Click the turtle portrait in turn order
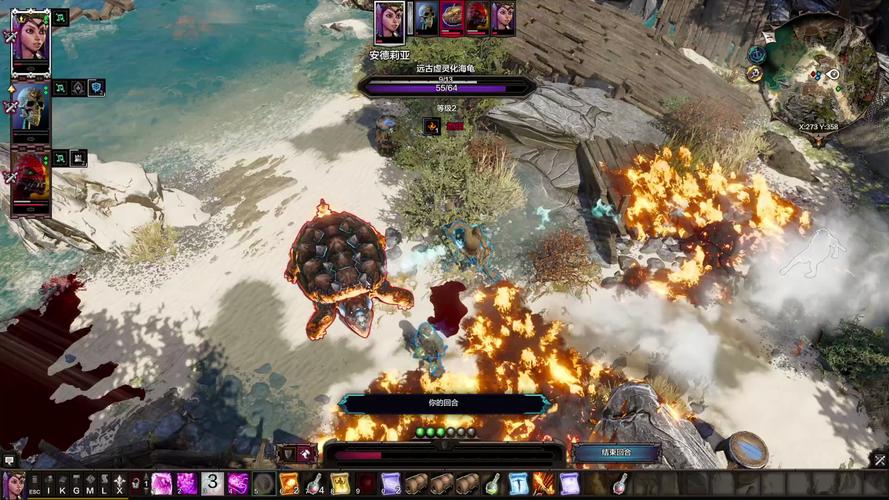 click(x=452, y=17)
